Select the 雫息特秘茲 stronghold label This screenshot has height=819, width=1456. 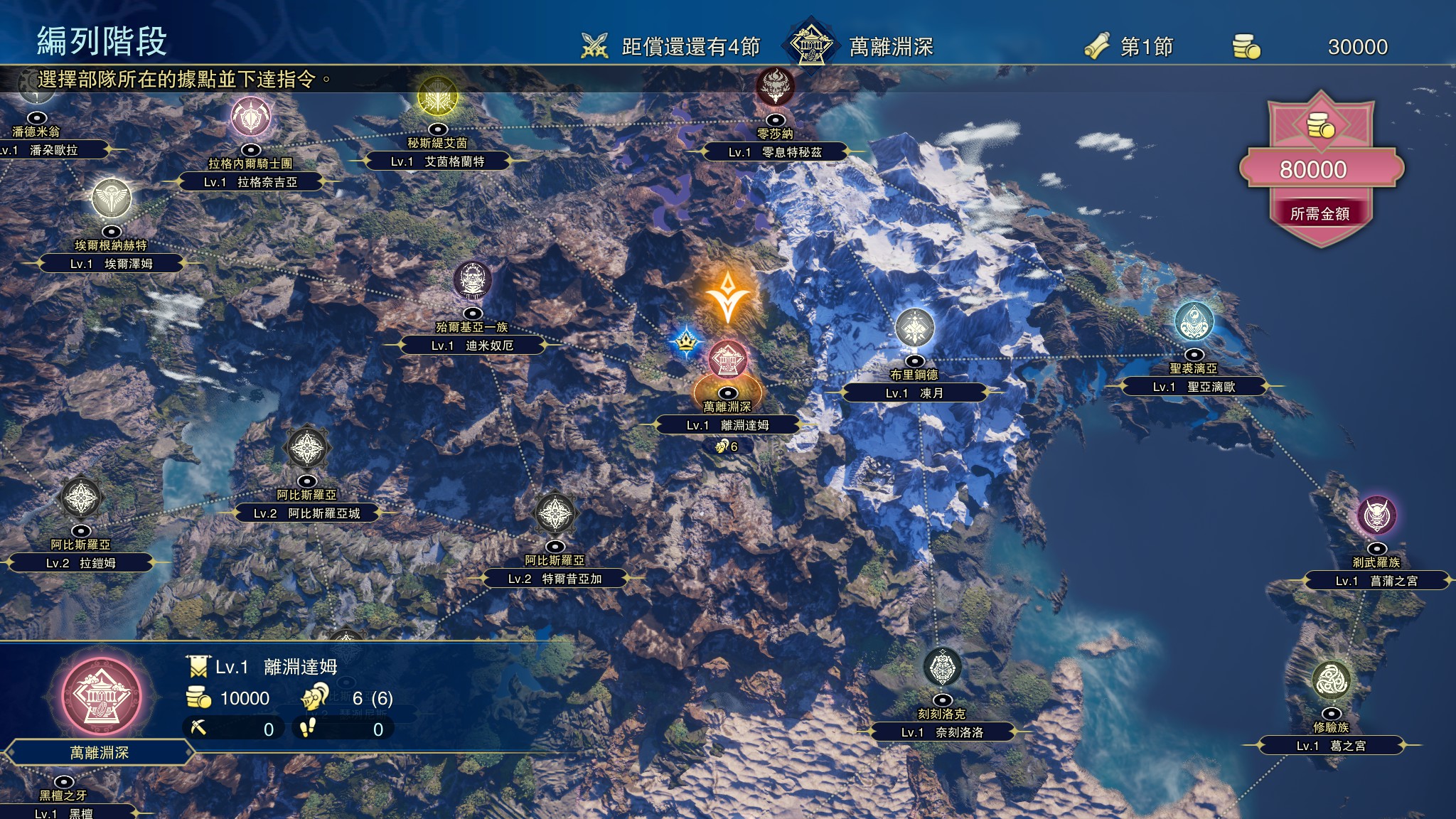775,152
